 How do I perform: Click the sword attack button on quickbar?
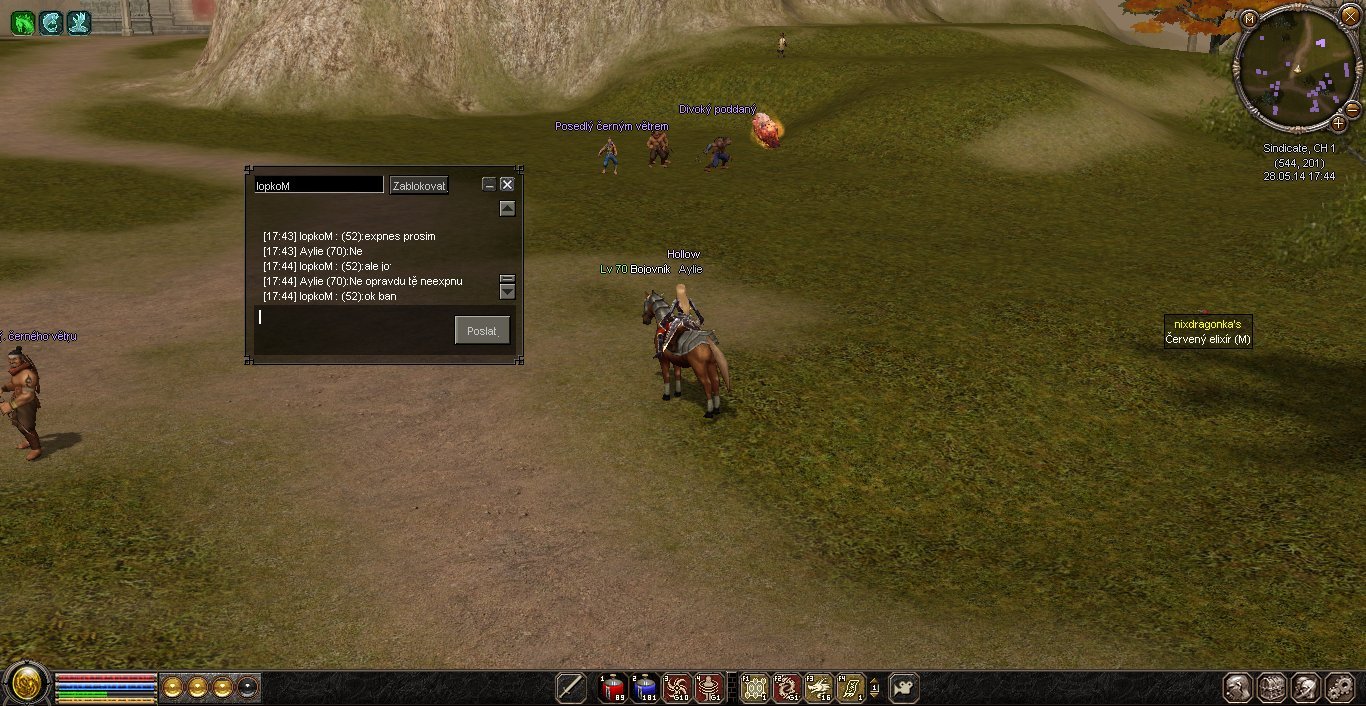point(571,688)
